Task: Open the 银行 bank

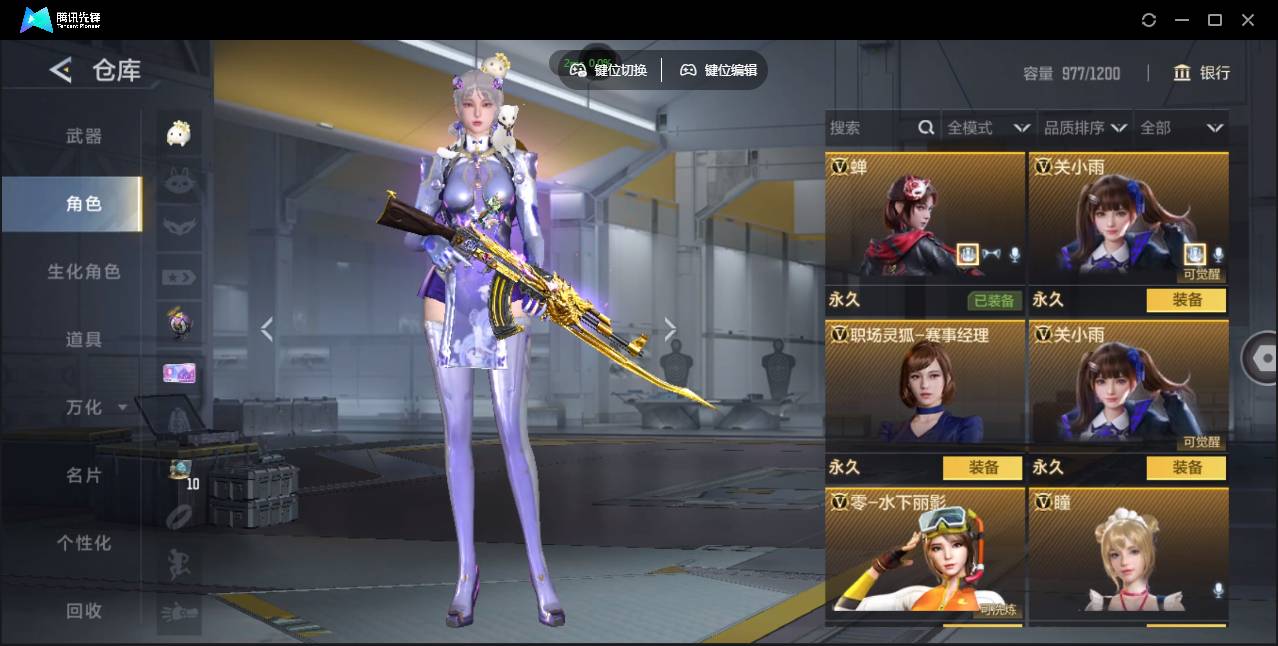Action: pos(1202,73)
